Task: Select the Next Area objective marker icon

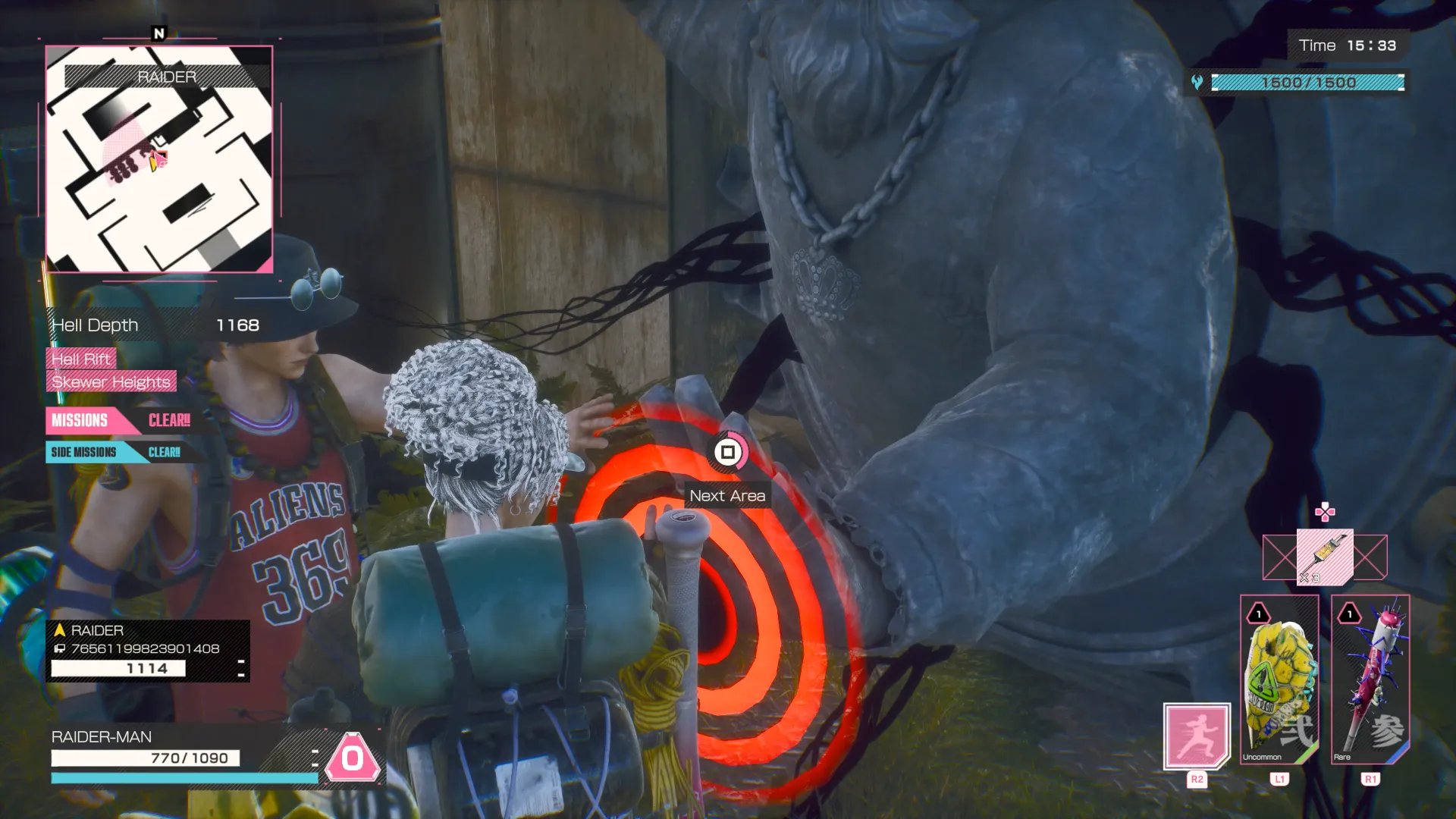Action: coord(727,453)
